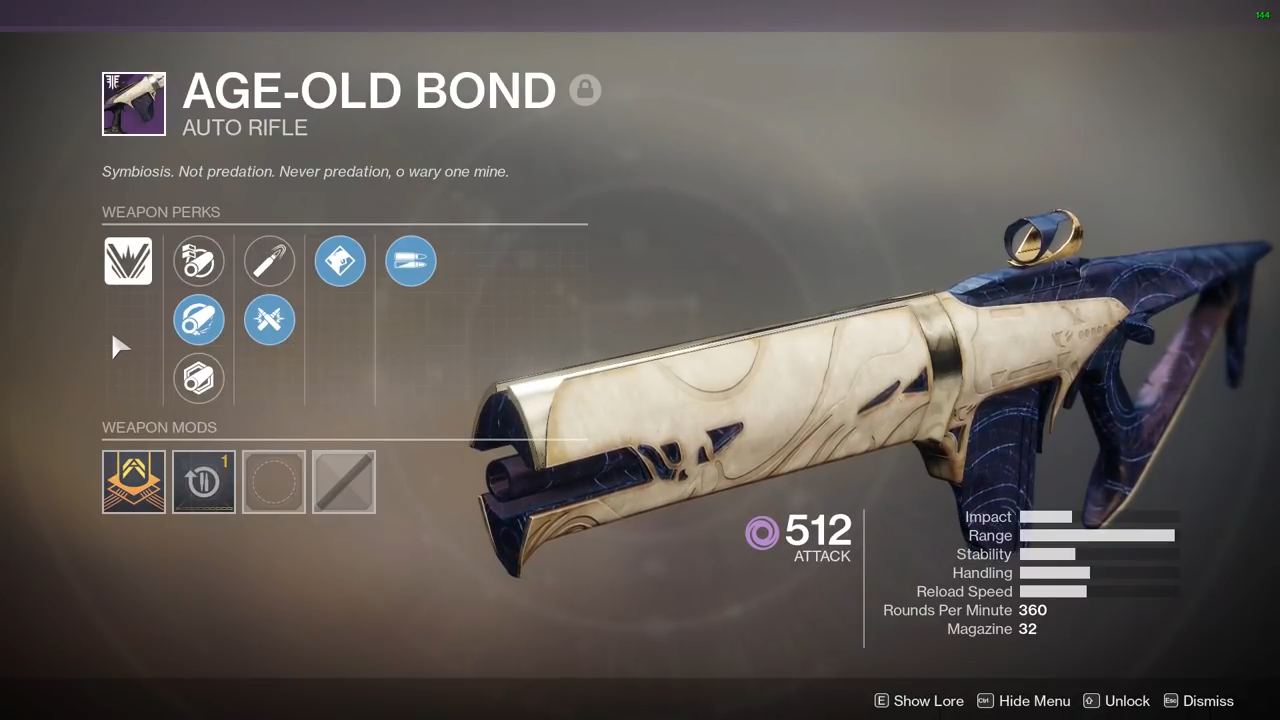Choose the top barrel perk with arrows
The image size is (1280, 720).
(198, 261)
